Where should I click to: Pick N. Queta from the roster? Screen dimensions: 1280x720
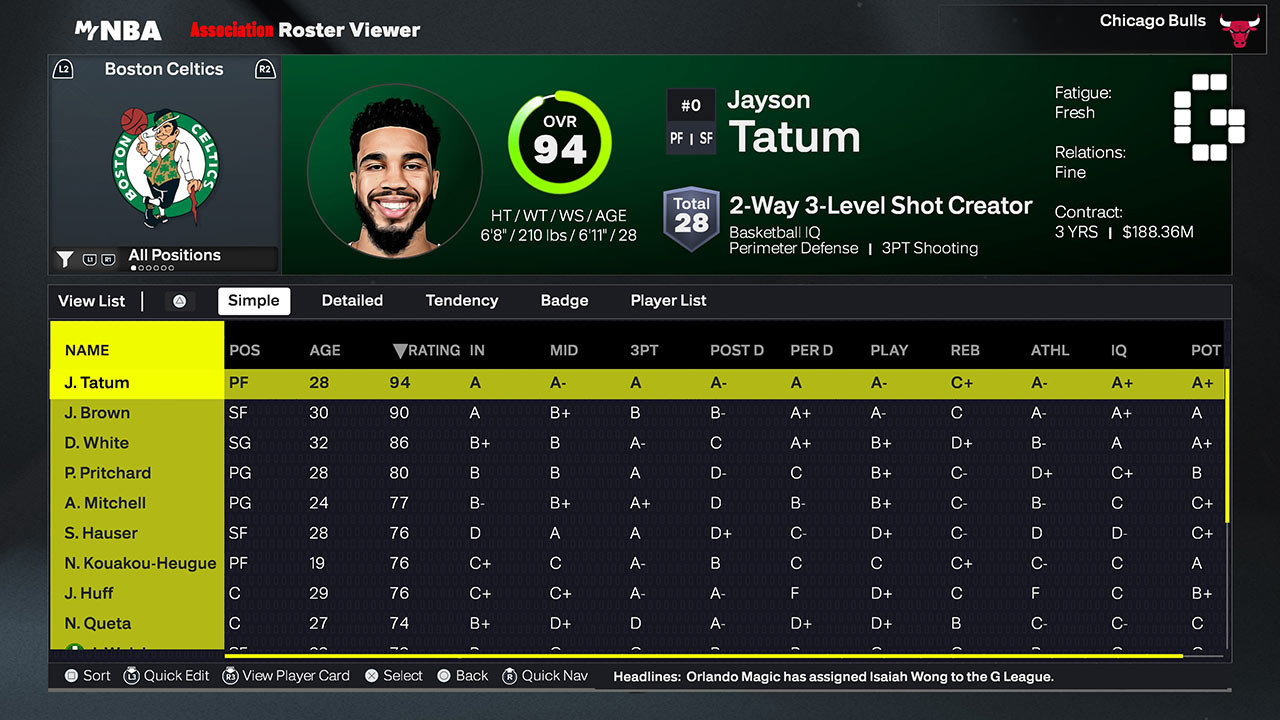pos(97,623)
